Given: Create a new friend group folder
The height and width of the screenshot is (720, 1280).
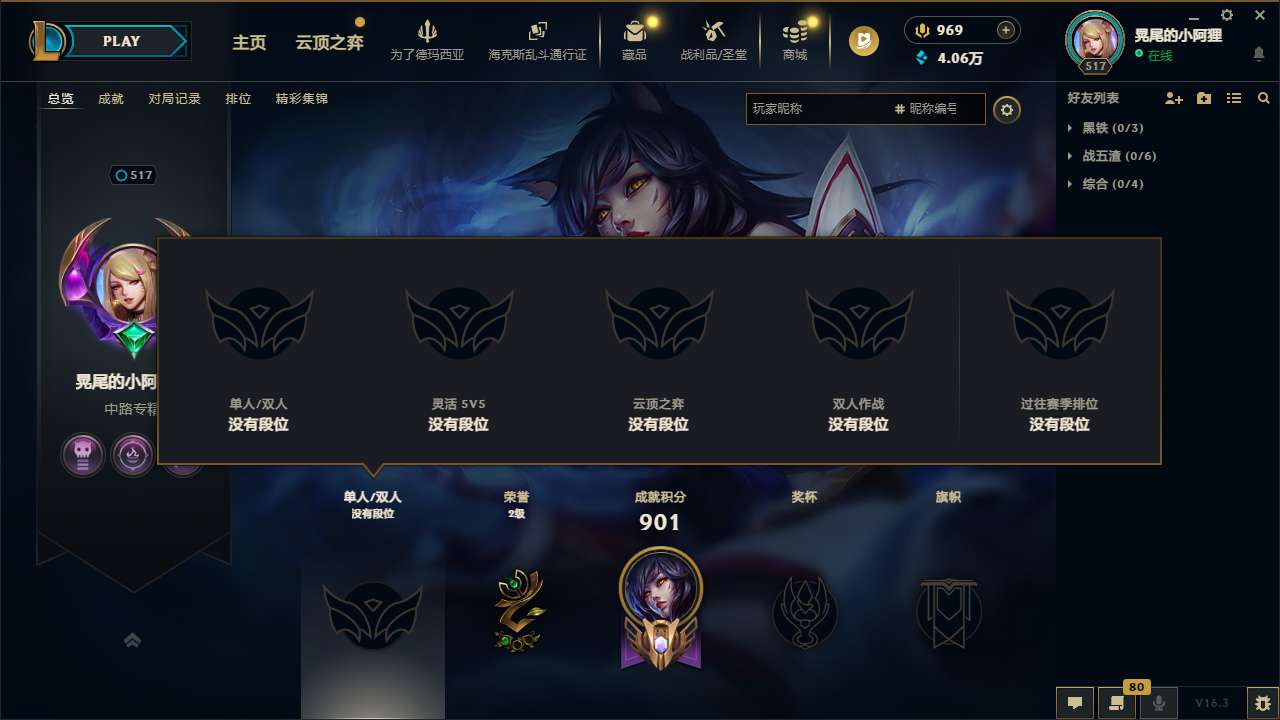Looking at the screenshot, I should point(1202,98).
